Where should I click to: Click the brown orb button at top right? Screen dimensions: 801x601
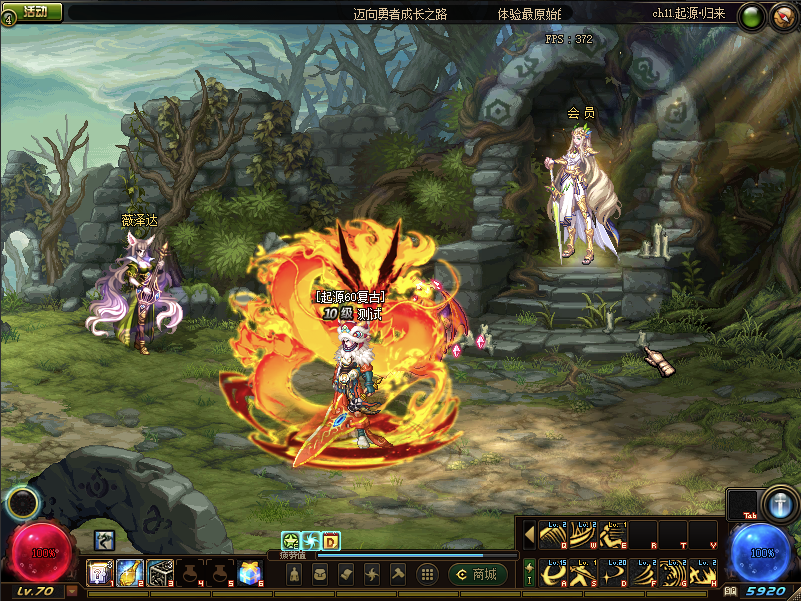783,16
